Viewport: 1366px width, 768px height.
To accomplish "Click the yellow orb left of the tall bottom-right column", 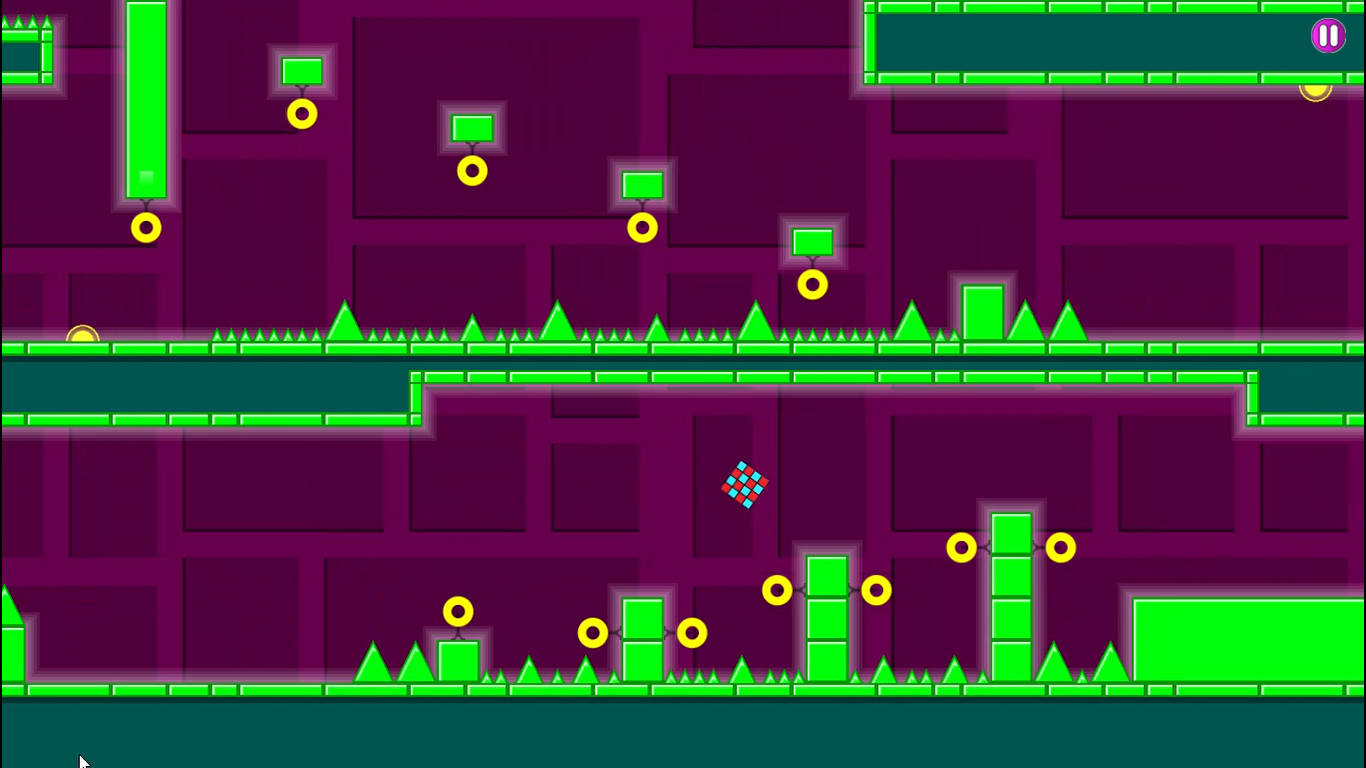I will click(x=961, y=547).
